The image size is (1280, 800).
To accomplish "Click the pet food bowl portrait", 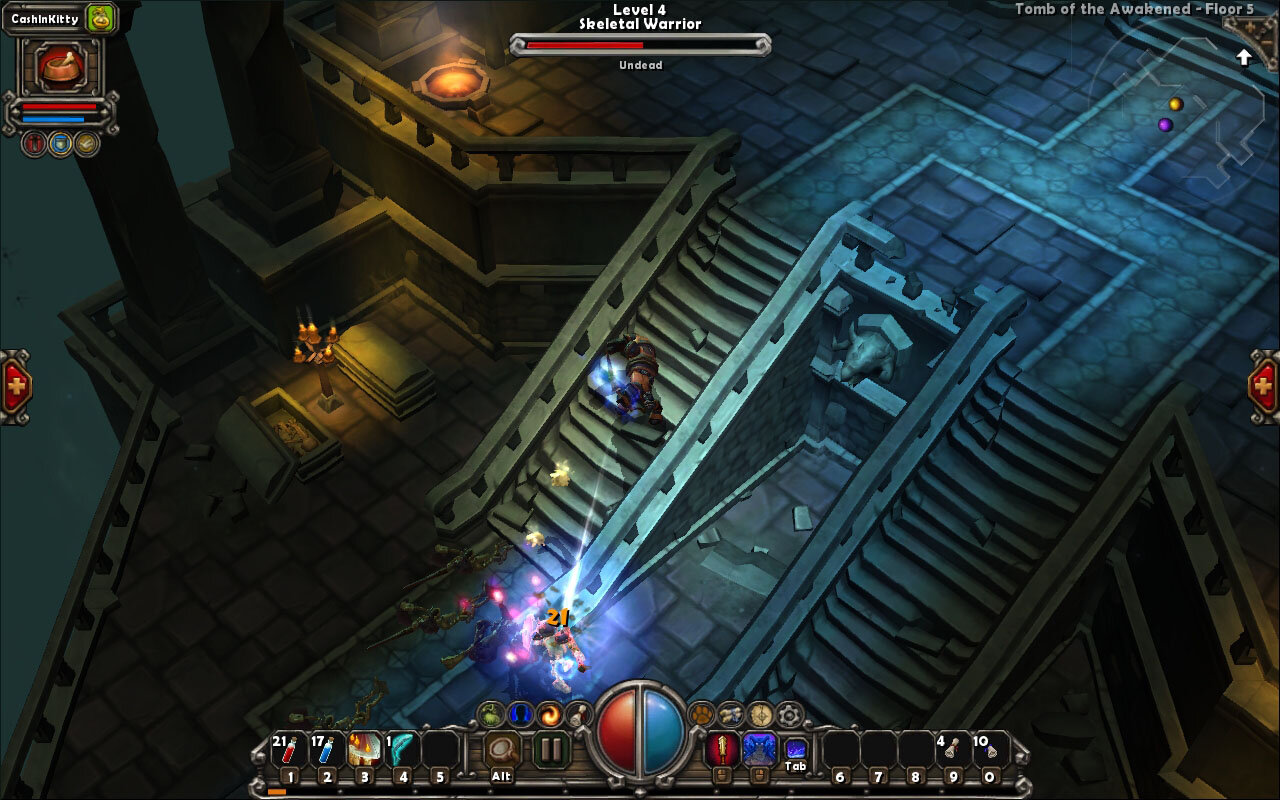I will pos(60,66).
